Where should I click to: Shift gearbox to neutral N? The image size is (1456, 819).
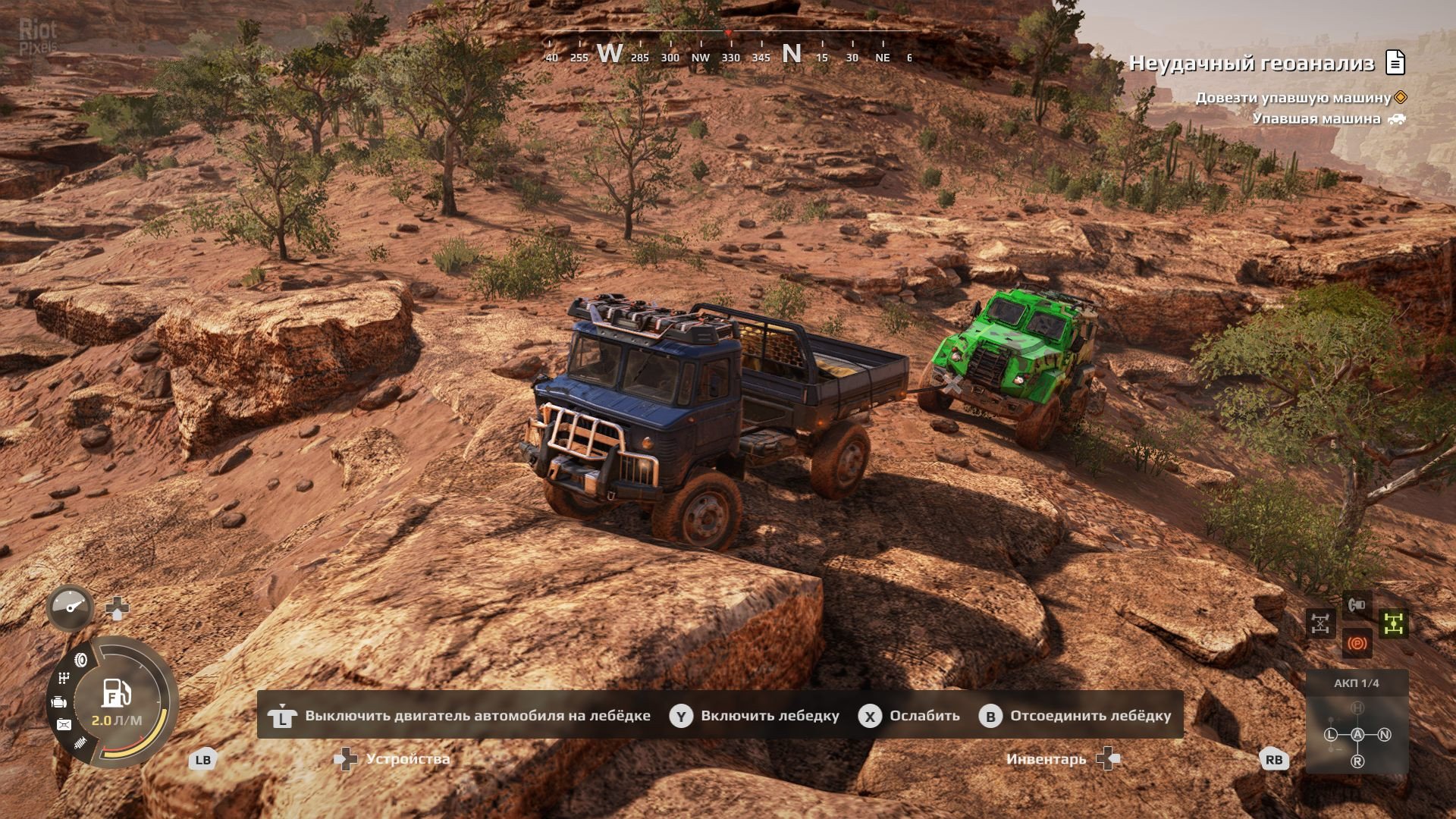coord(1385,734)
